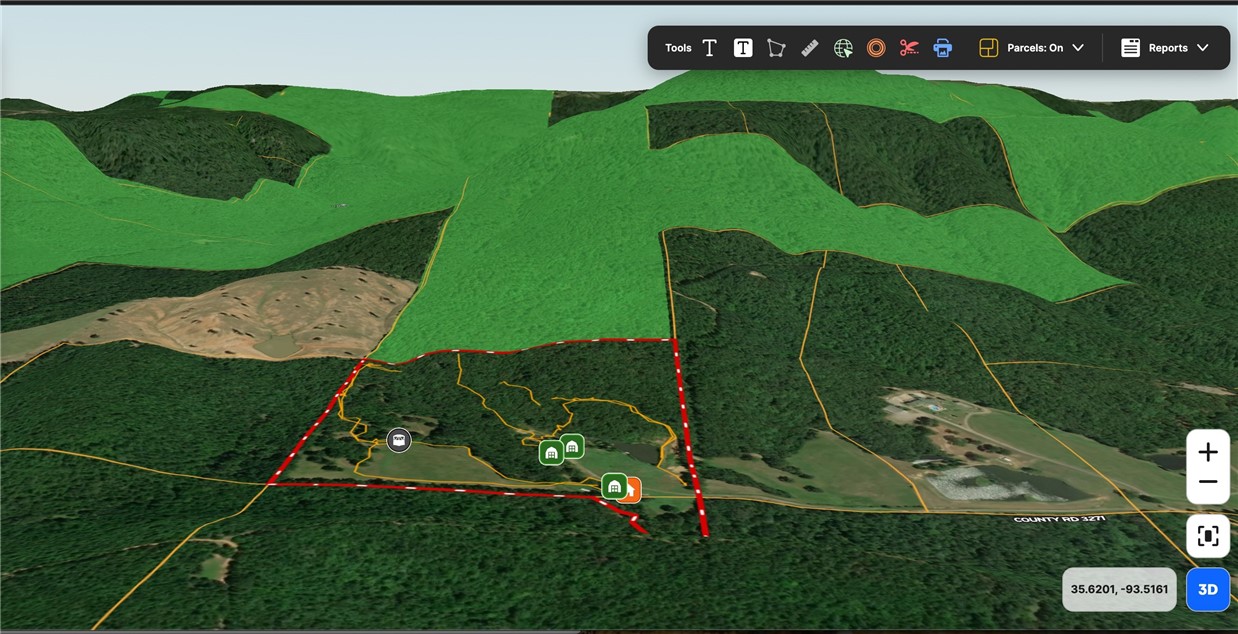Zoom out with the minus button
This screenshot has width=1238, height=634.
1208,482
